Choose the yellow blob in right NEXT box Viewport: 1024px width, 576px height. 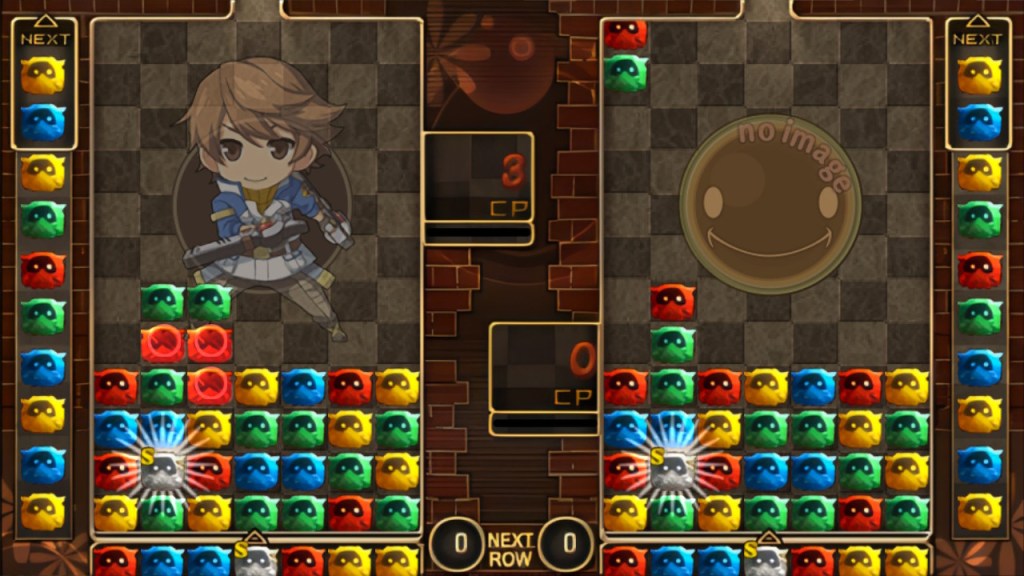[x=979, y=76]
